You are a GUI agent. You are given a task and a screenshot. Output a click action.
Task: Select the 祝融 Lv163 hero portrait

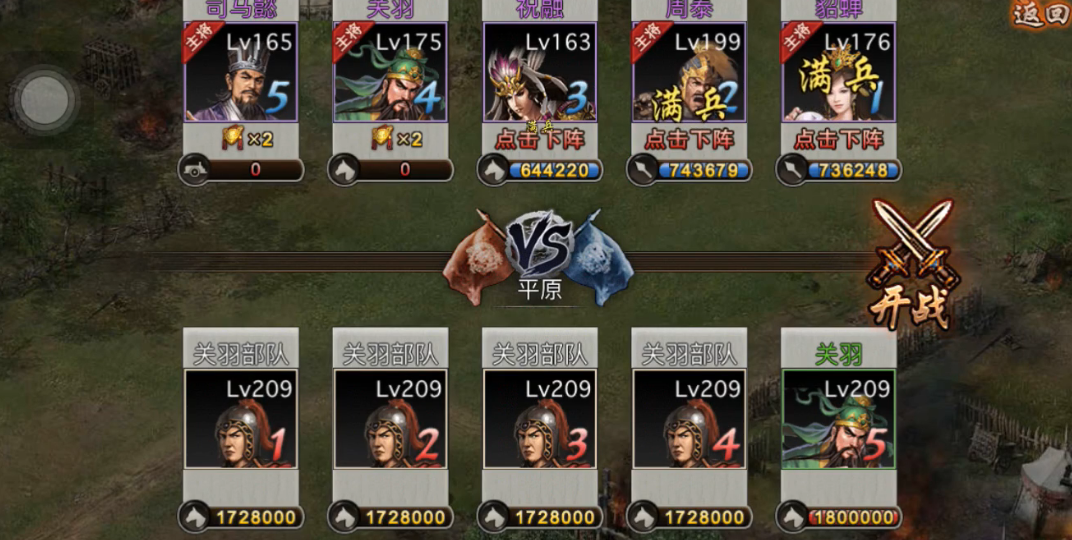[540, 72]
